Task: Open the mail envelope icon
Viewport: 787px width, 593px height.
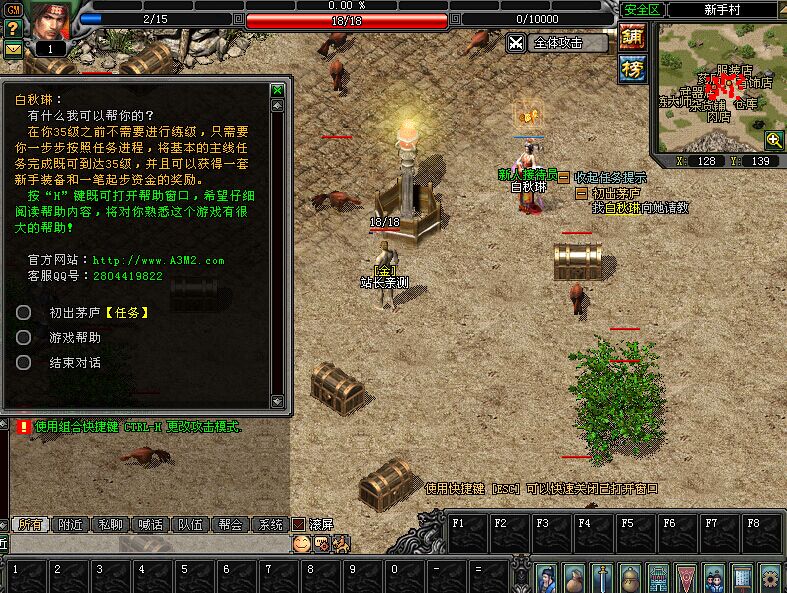Action: click(x=13, y=48)
